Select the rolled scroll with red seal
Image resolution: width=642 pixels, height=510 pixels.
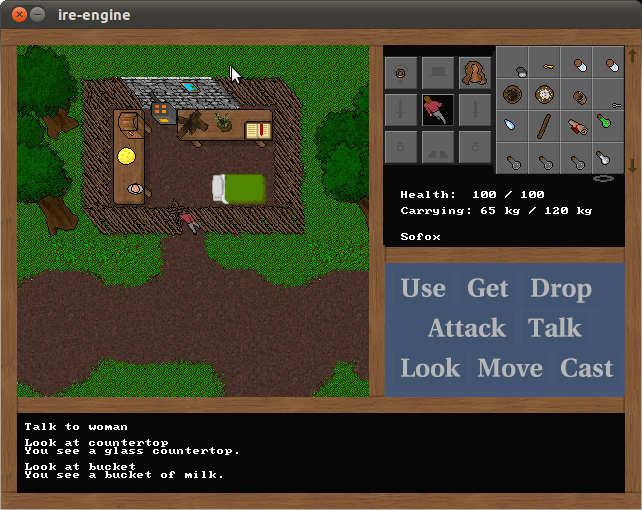click(x=577, y=126)
